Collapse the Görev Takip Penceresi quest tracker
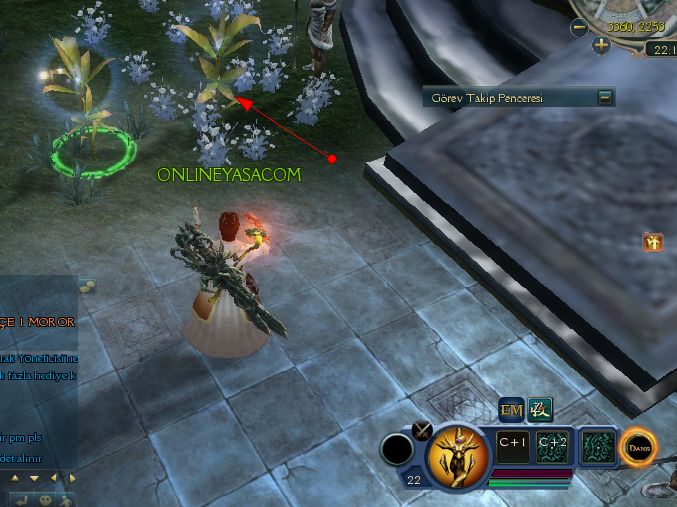Image resolution: width=677 pixels, height=507 pixels. (604, 97)
